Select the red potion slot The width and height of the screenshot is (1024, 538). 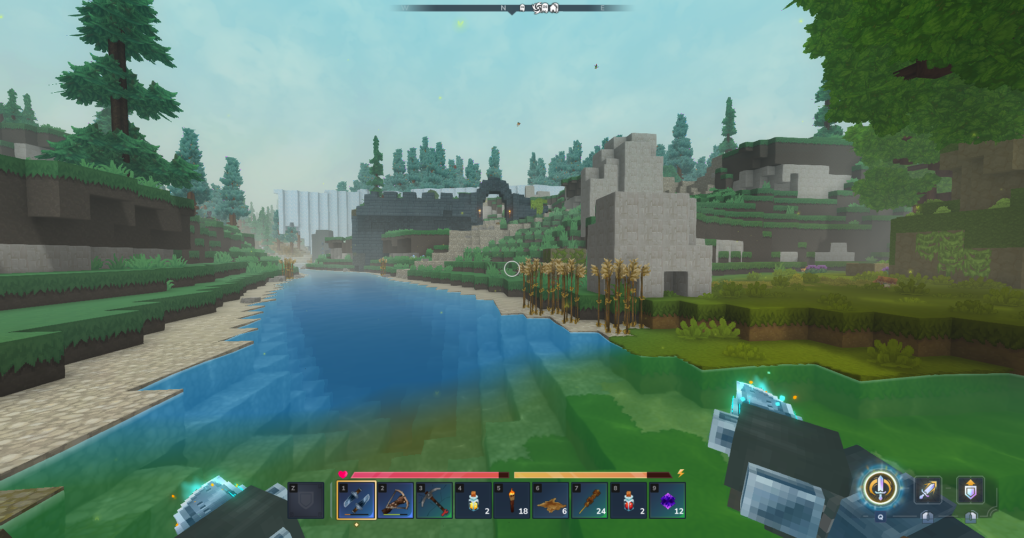[629, 500]
